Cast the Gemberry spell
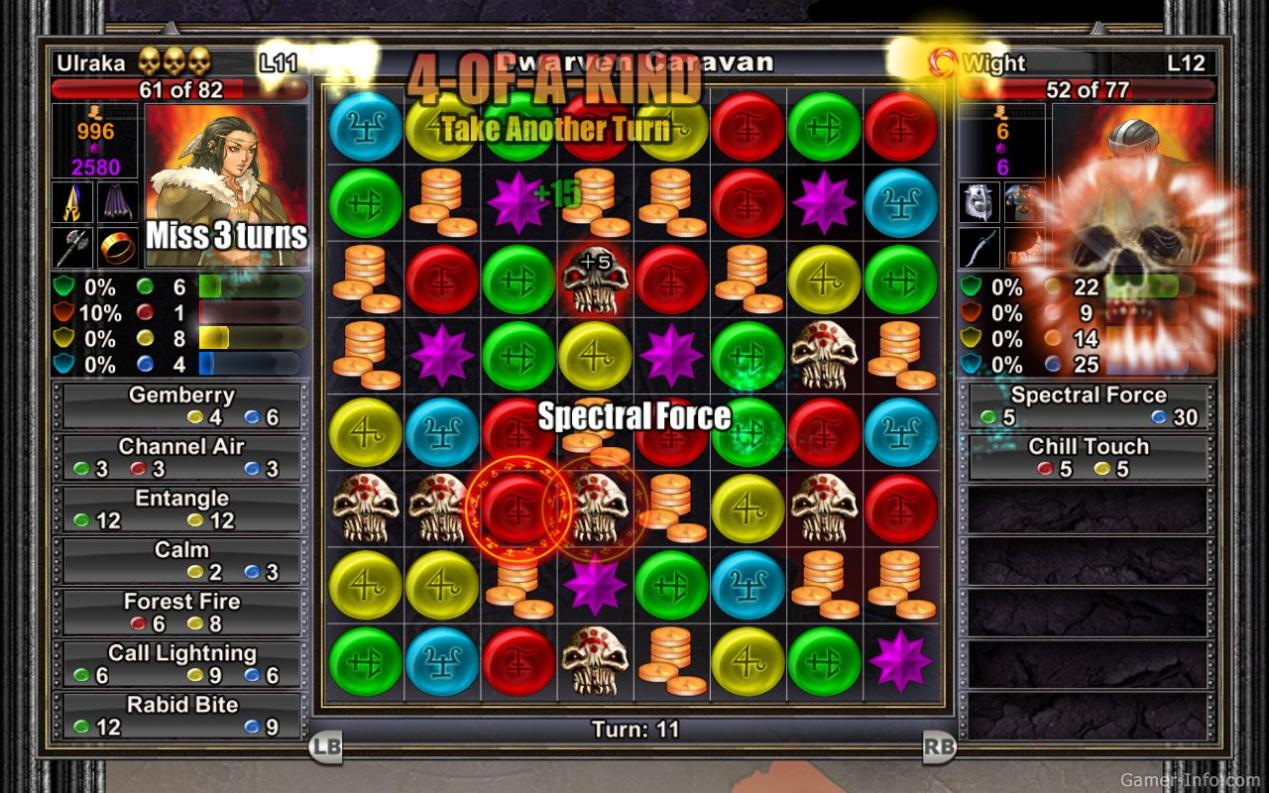 pos(181,405)
